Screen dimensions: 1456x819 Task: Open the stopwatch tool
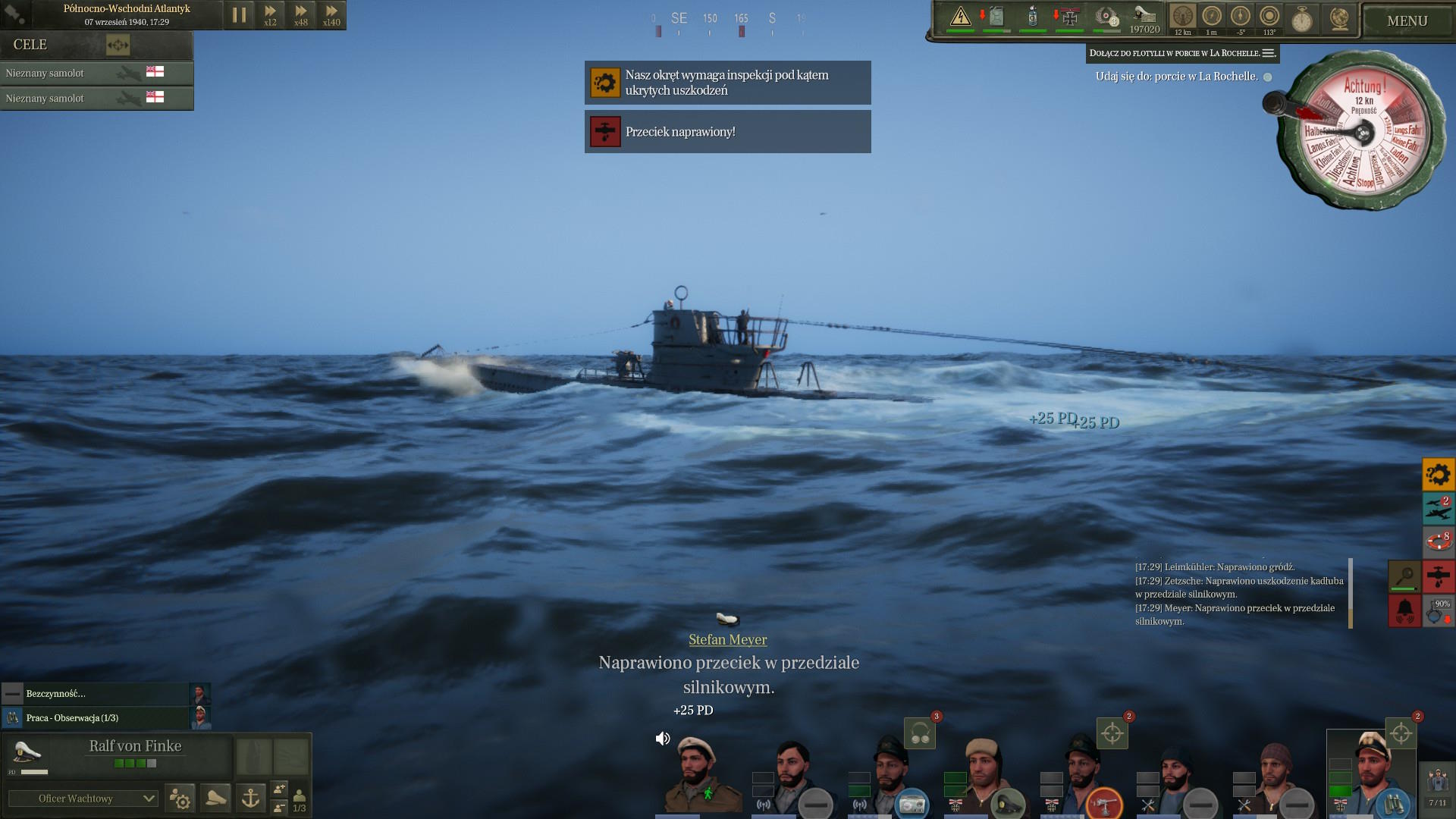1302,18
